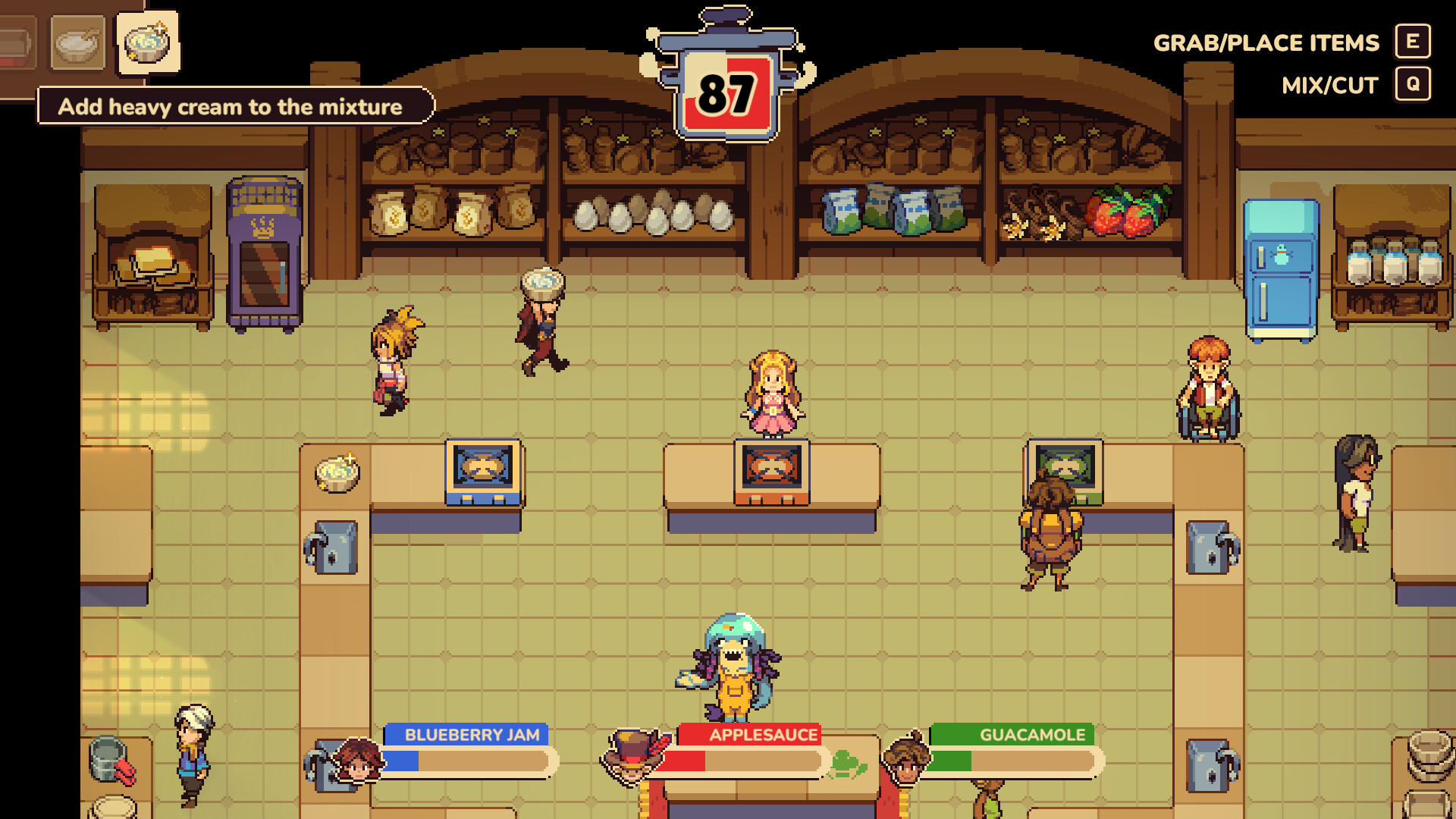Select the GUACAMOLE team label
The image size is (1456, 819).
1031,733
